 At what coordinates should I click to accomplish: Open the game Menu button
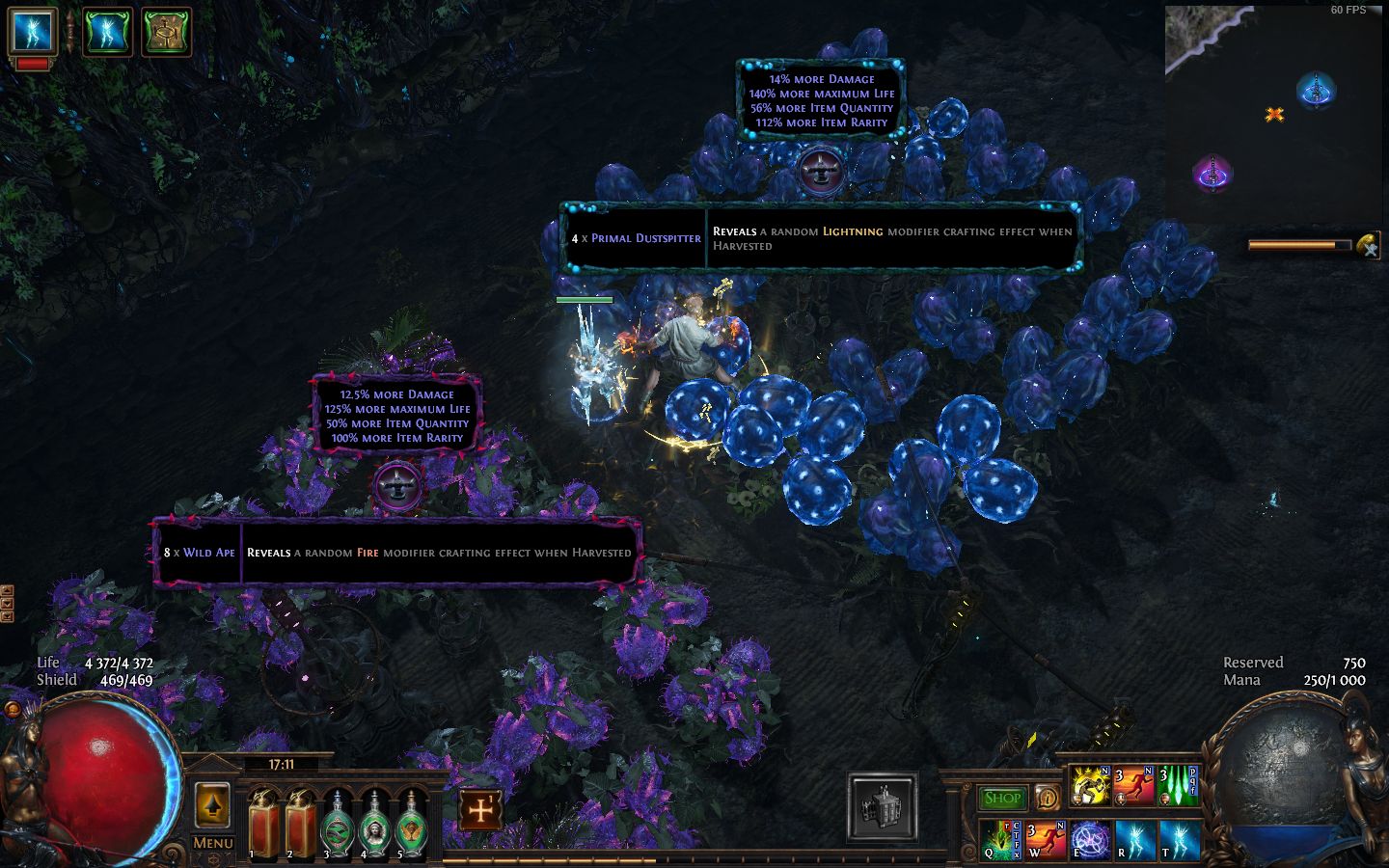(x=212, y=842)
